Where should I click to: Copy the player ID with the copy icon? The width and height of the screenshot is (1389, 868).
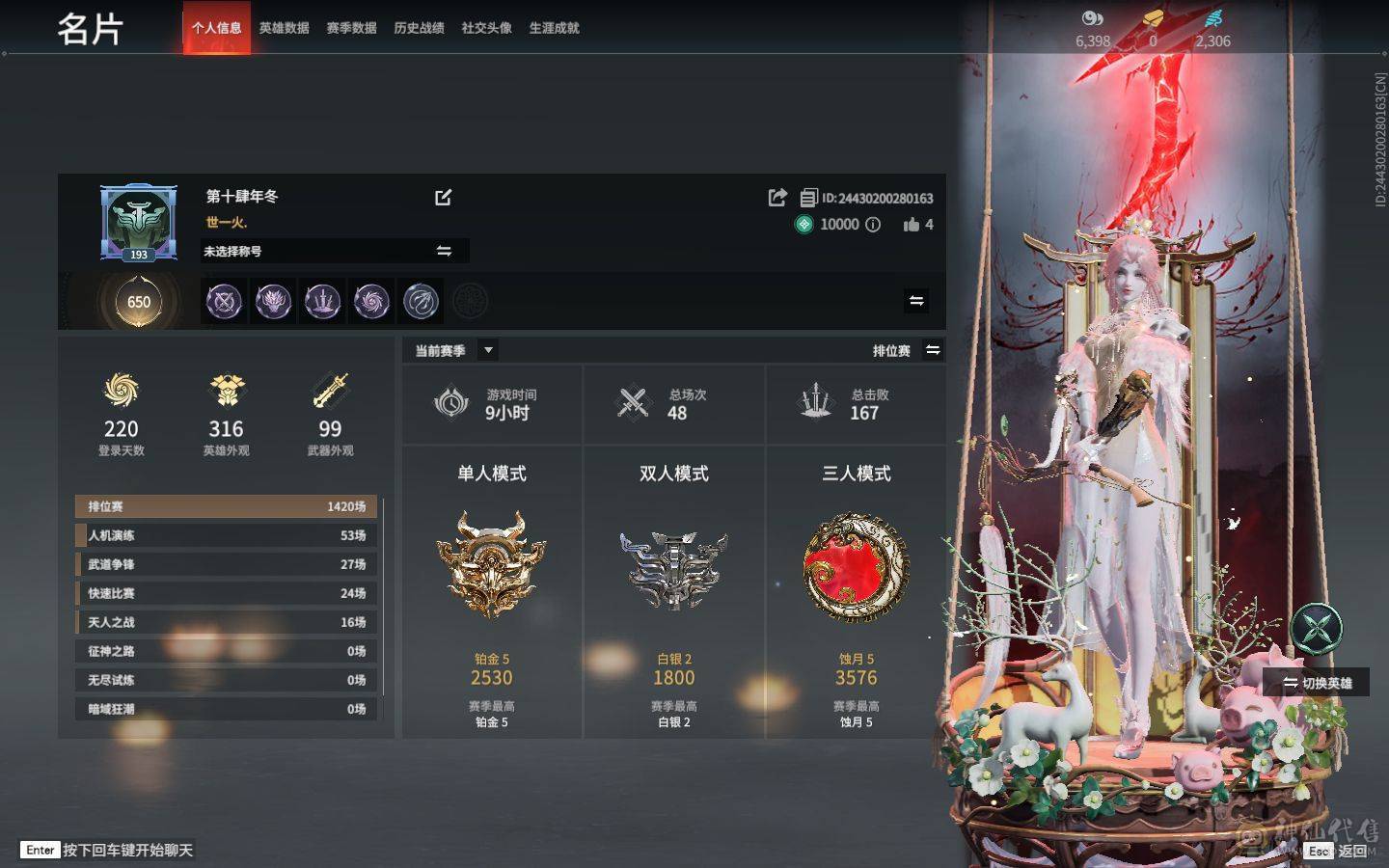808,199
